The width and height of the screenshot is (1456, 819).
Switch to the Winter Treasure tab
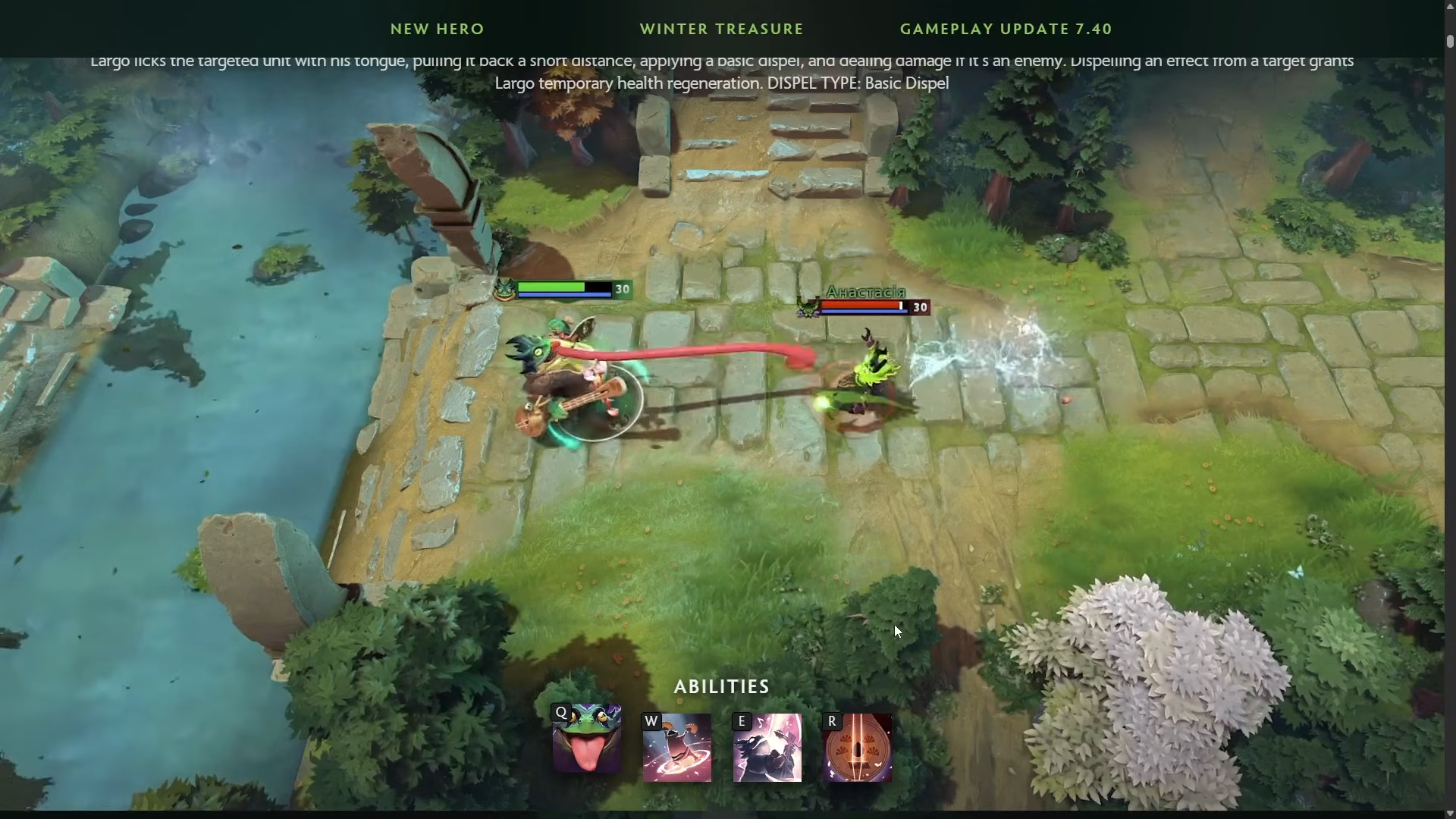click(x=721, y=29)
